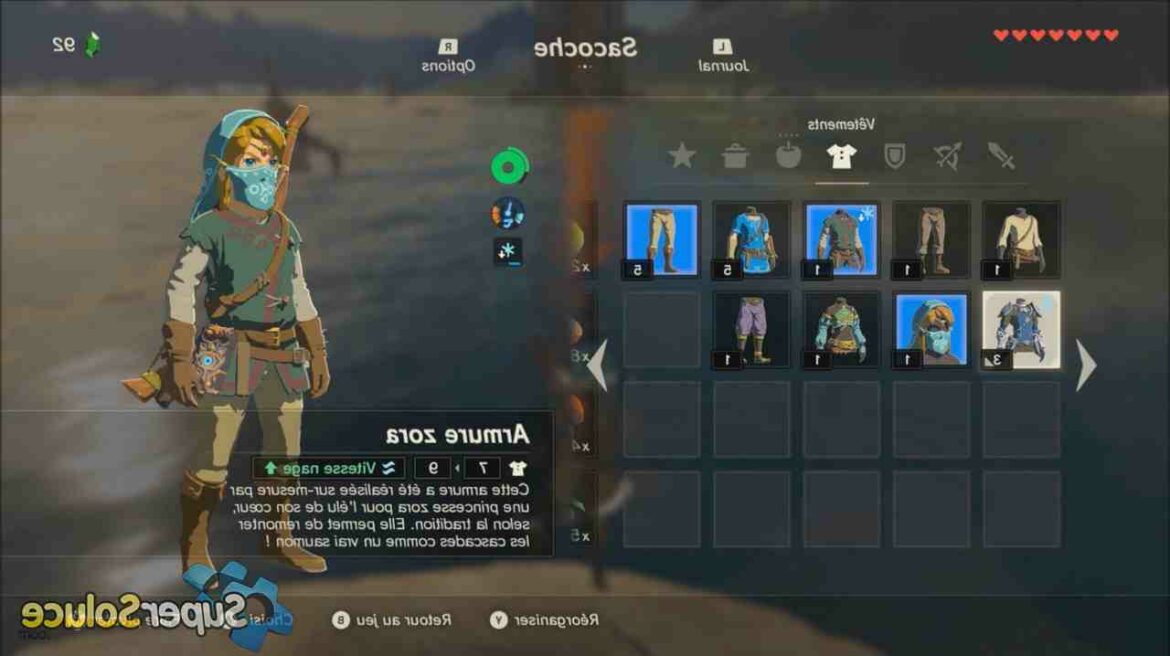Image resolution: width=1170 pixels, height=656 pixels.
Task: Open the Options screen
Action: pyautogui.click(x=447, y=56)
